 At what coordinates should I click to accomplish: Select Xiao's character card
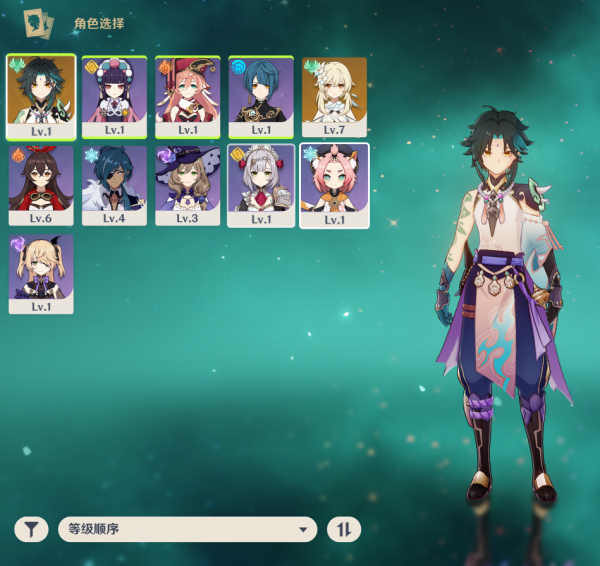(40, 95)
